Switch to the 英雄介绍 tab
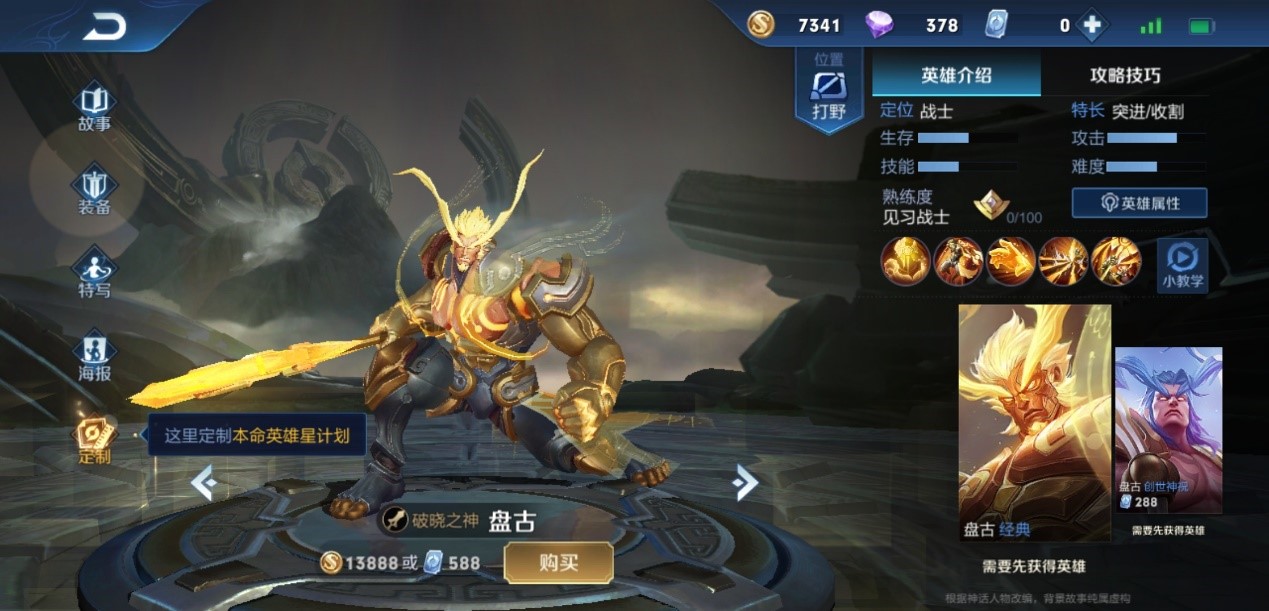Screen dimensions: 1269x611 (x=956, y=75)
